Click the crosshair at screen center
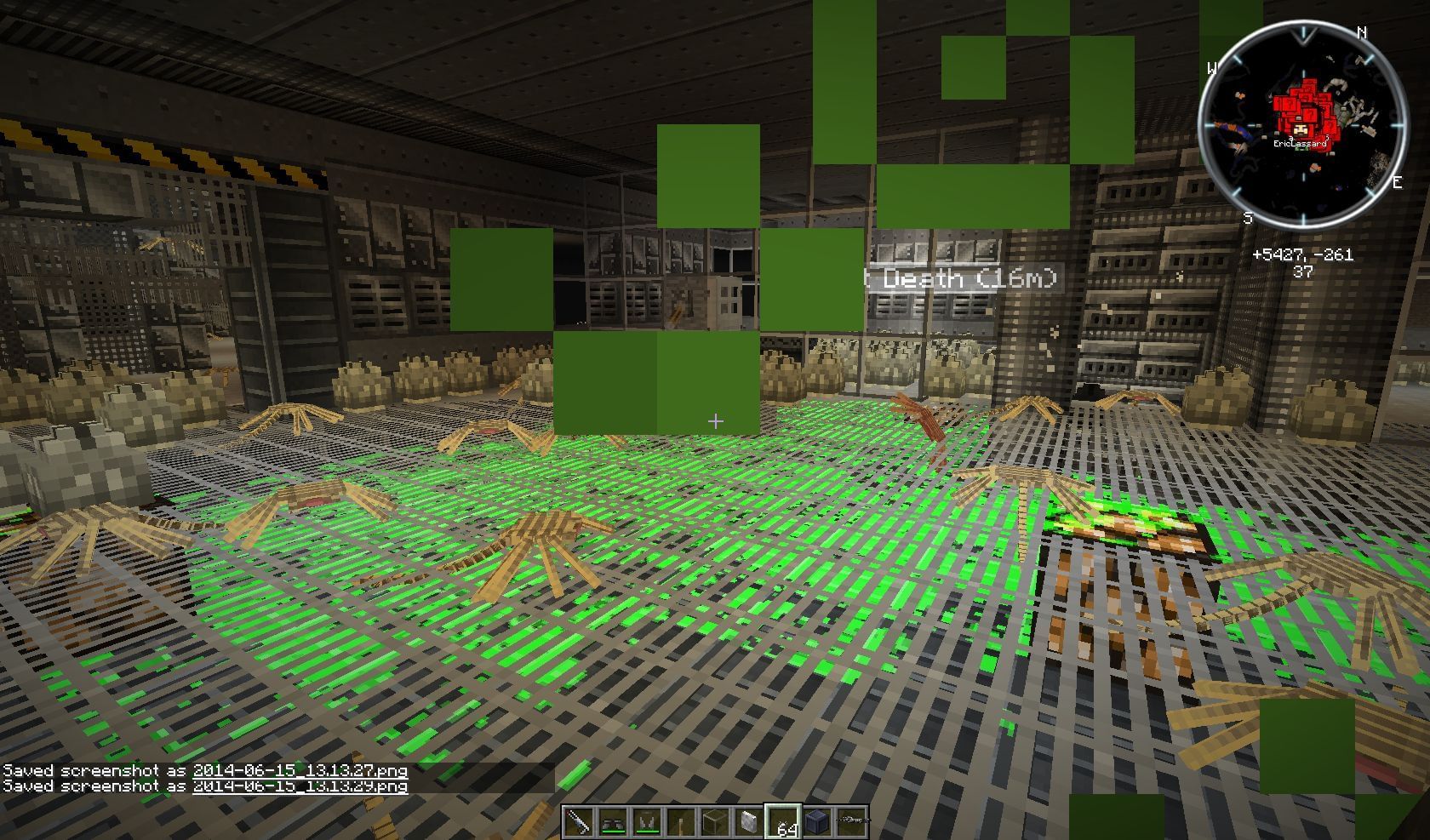 tap(715, 420)
